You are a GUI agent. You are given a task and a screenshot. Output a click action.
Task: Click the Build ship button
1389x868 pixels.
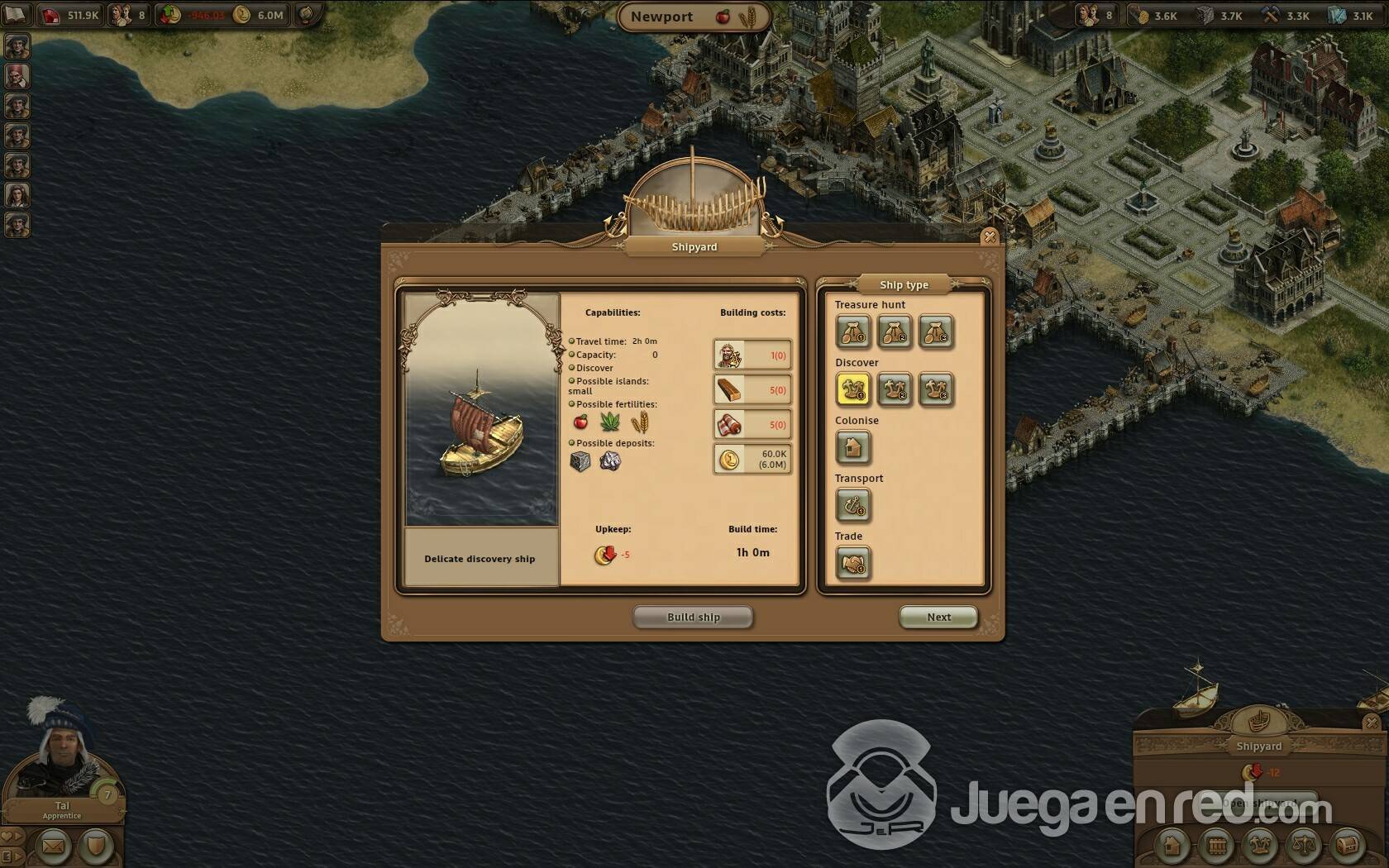point(693,617)
